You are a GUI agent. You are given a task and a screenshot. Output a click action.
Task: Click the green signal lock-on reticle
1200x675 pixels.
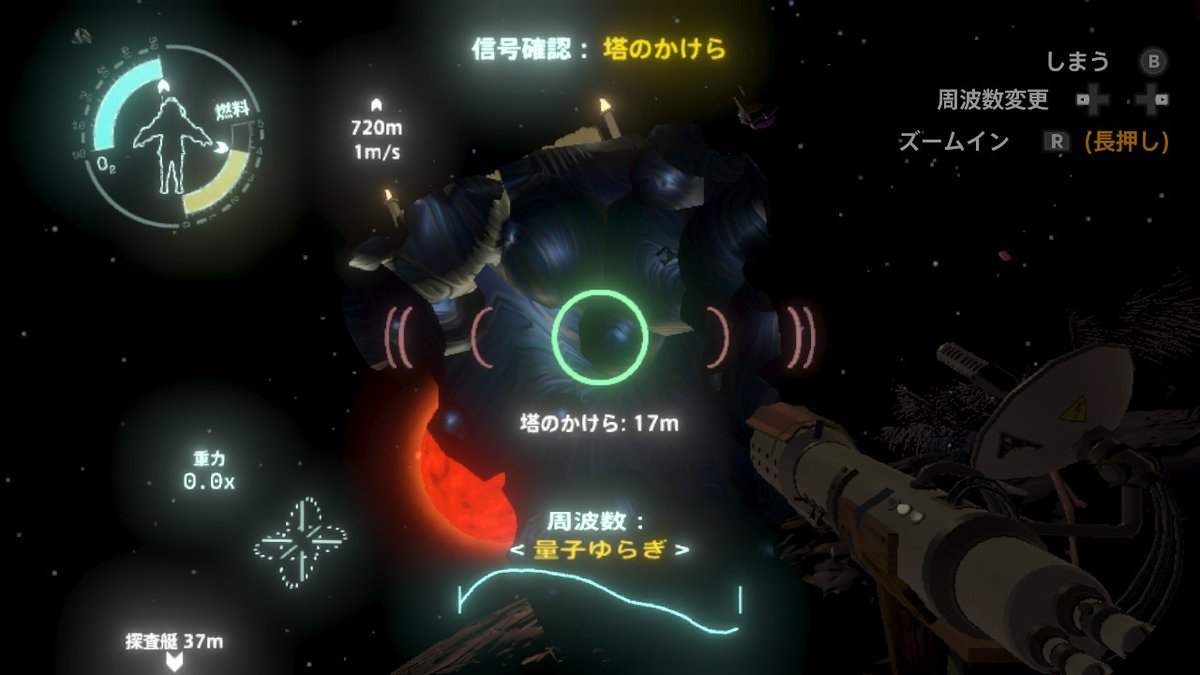pyautogui.click(x=600, y=338)
